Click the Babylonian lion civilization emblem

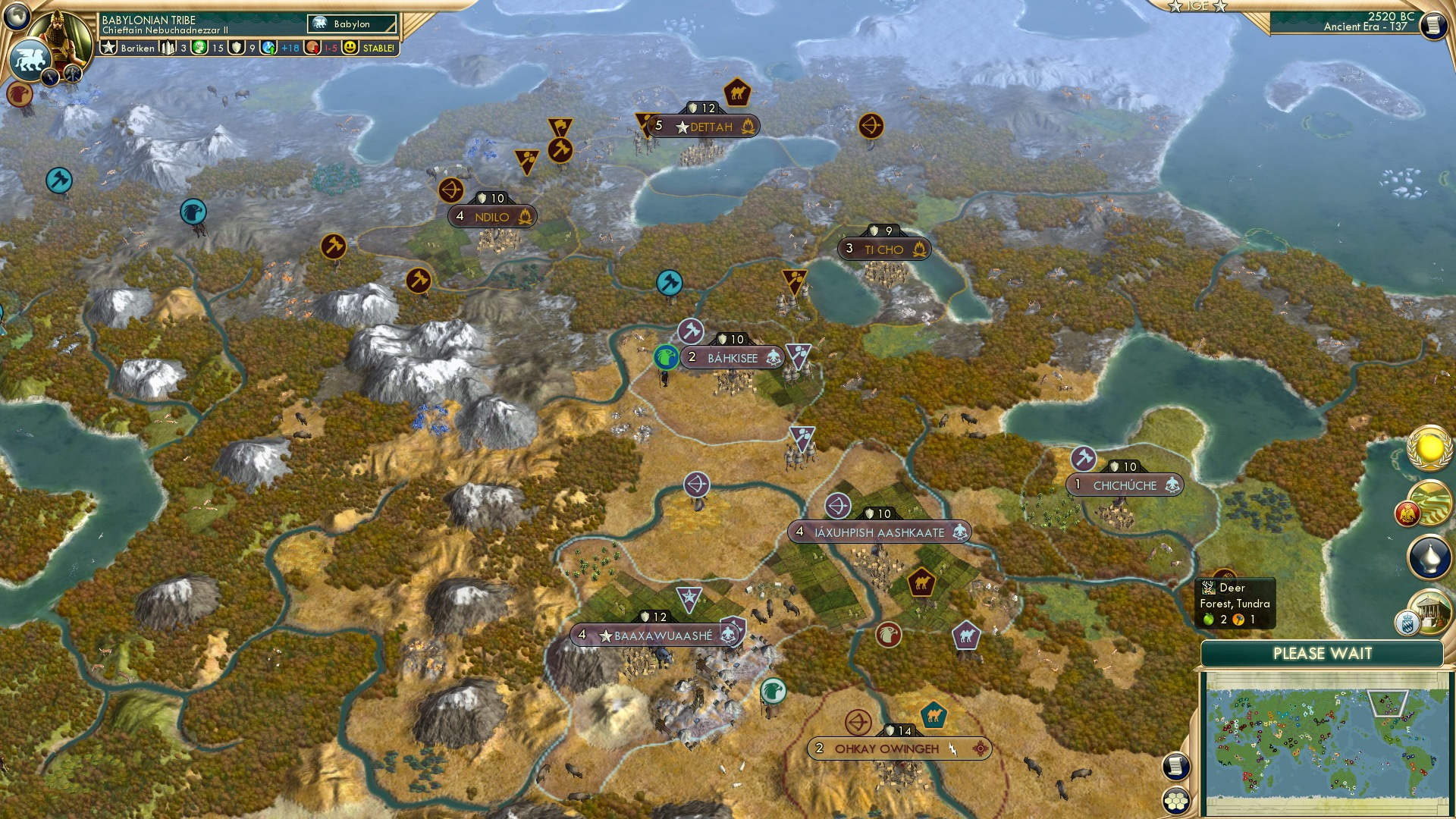click(30, 61)
